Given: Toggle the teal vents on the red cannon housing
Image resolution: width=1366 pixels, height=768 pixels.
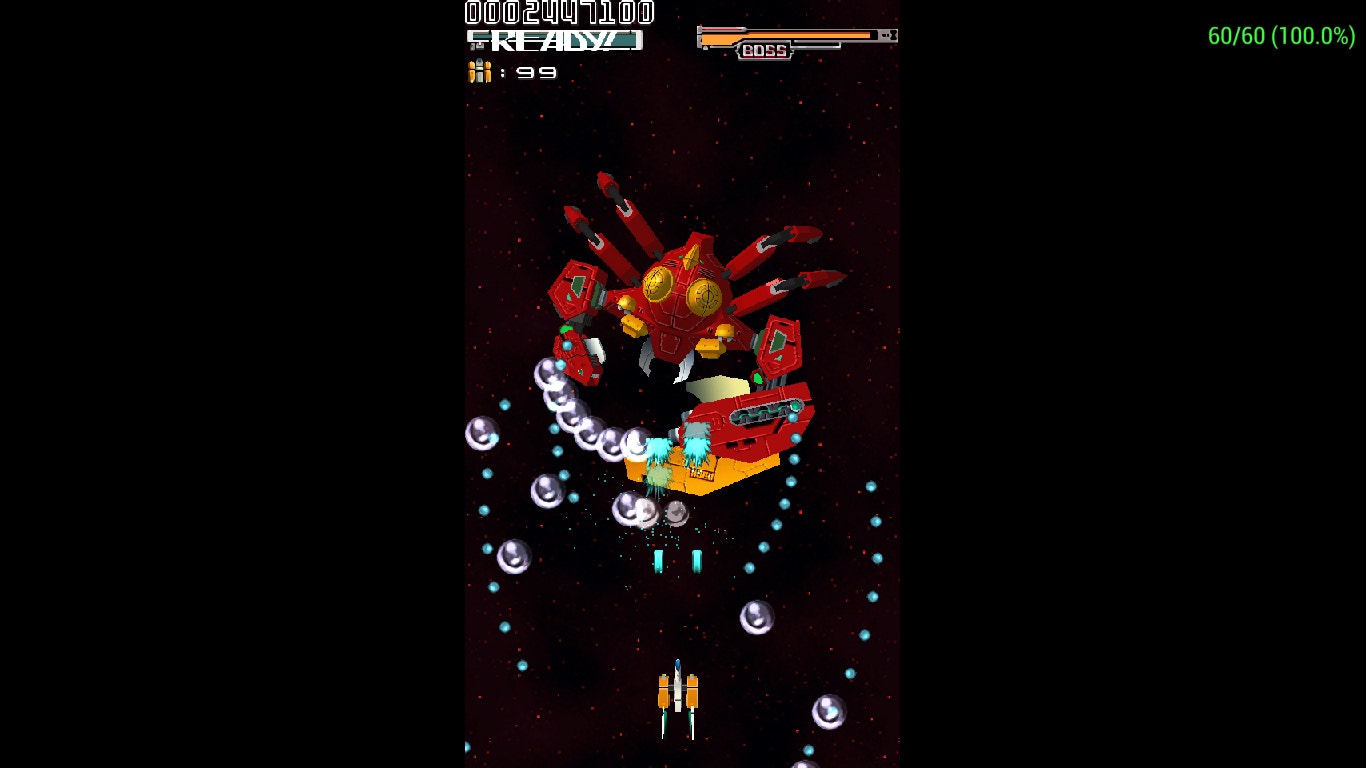Looking at the screenshot, I should [763, 410].
